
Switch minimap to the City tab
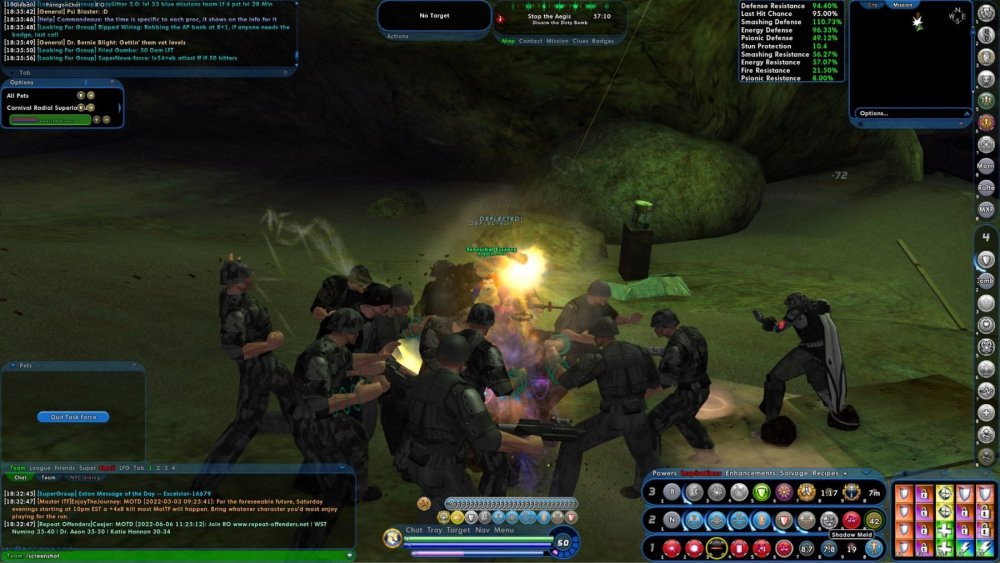click(x=873, y=4)
